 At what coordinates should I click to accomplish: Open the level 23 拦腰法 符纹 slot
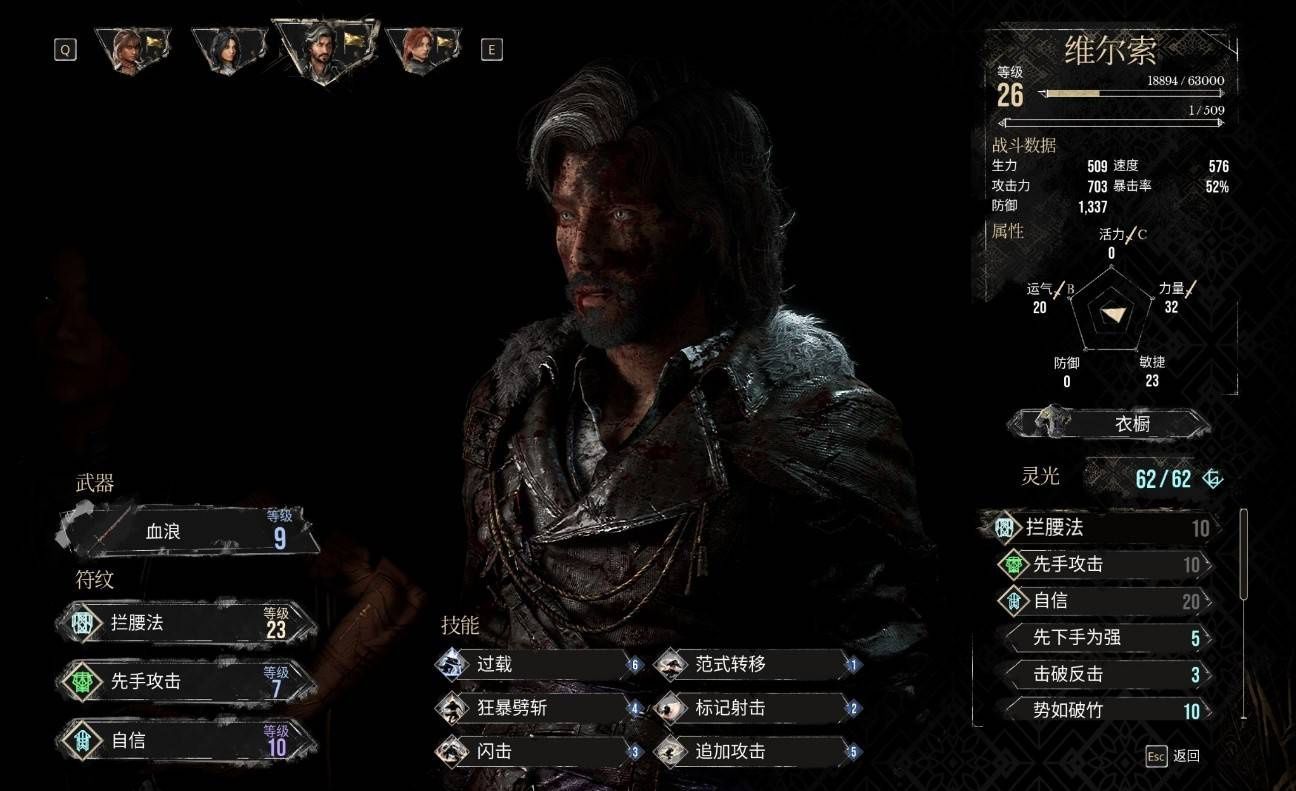click(x=190, y=624)
